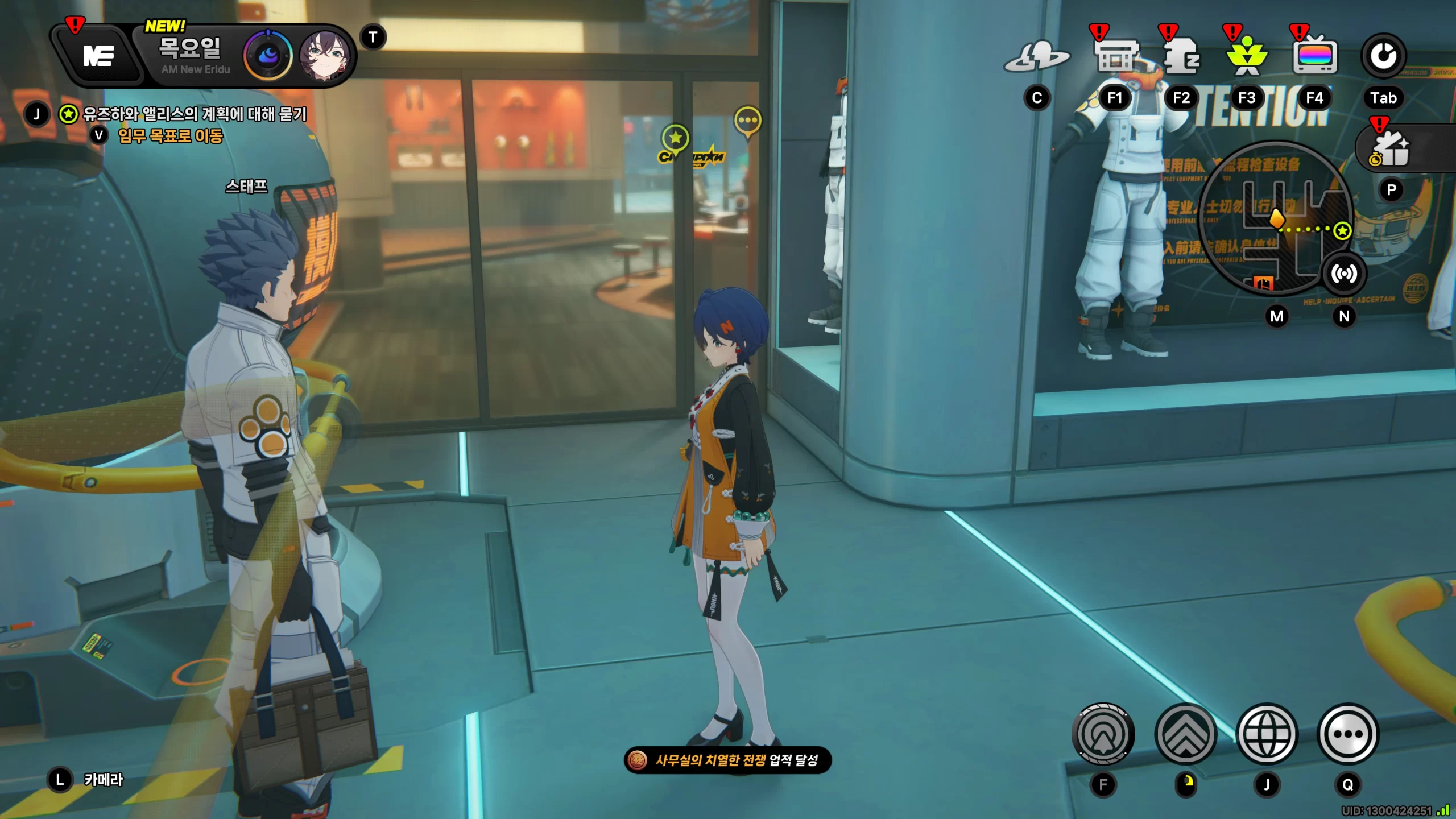Activate the round sprint arrow button
The height and width of the screenshot is (819, 1456).
[1103, 734]
